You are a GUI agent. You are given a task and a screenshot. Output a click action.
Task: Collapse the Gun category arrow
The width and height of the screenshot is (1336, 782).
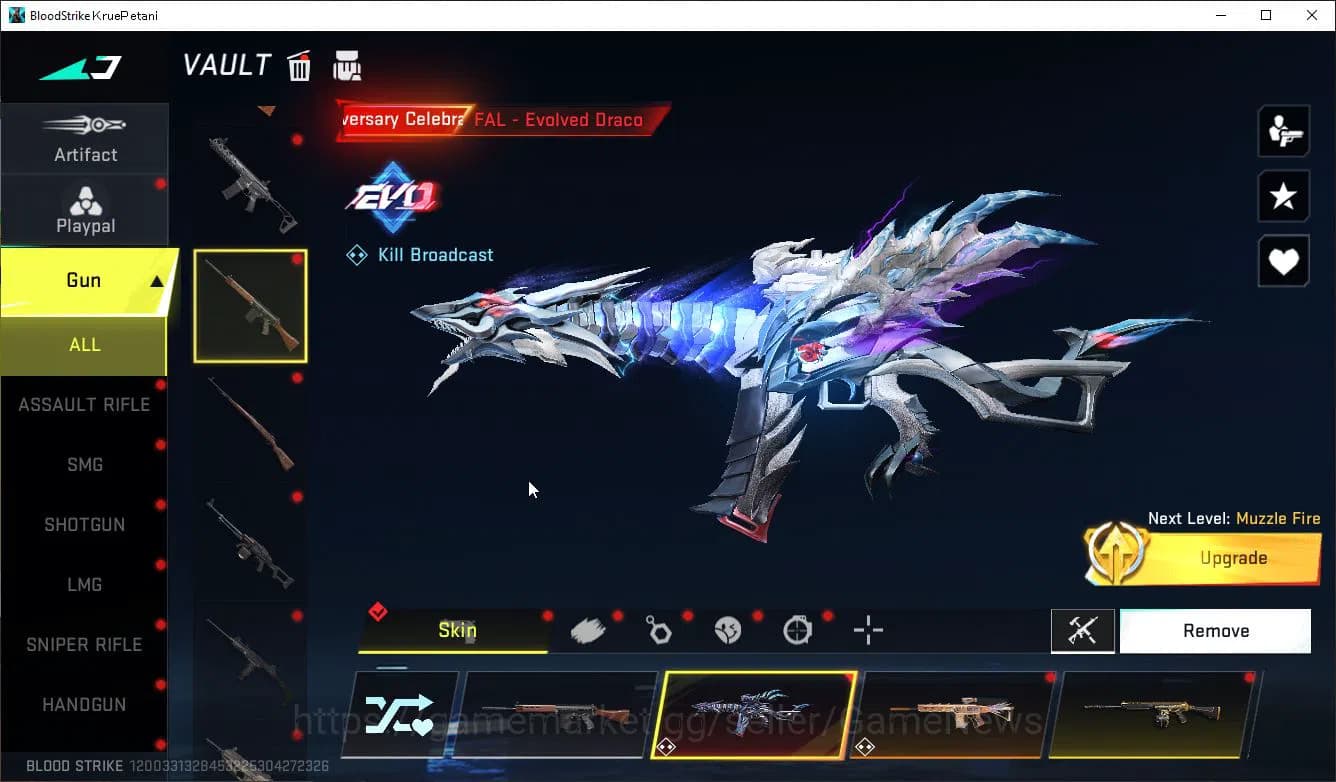pos(155,281)
